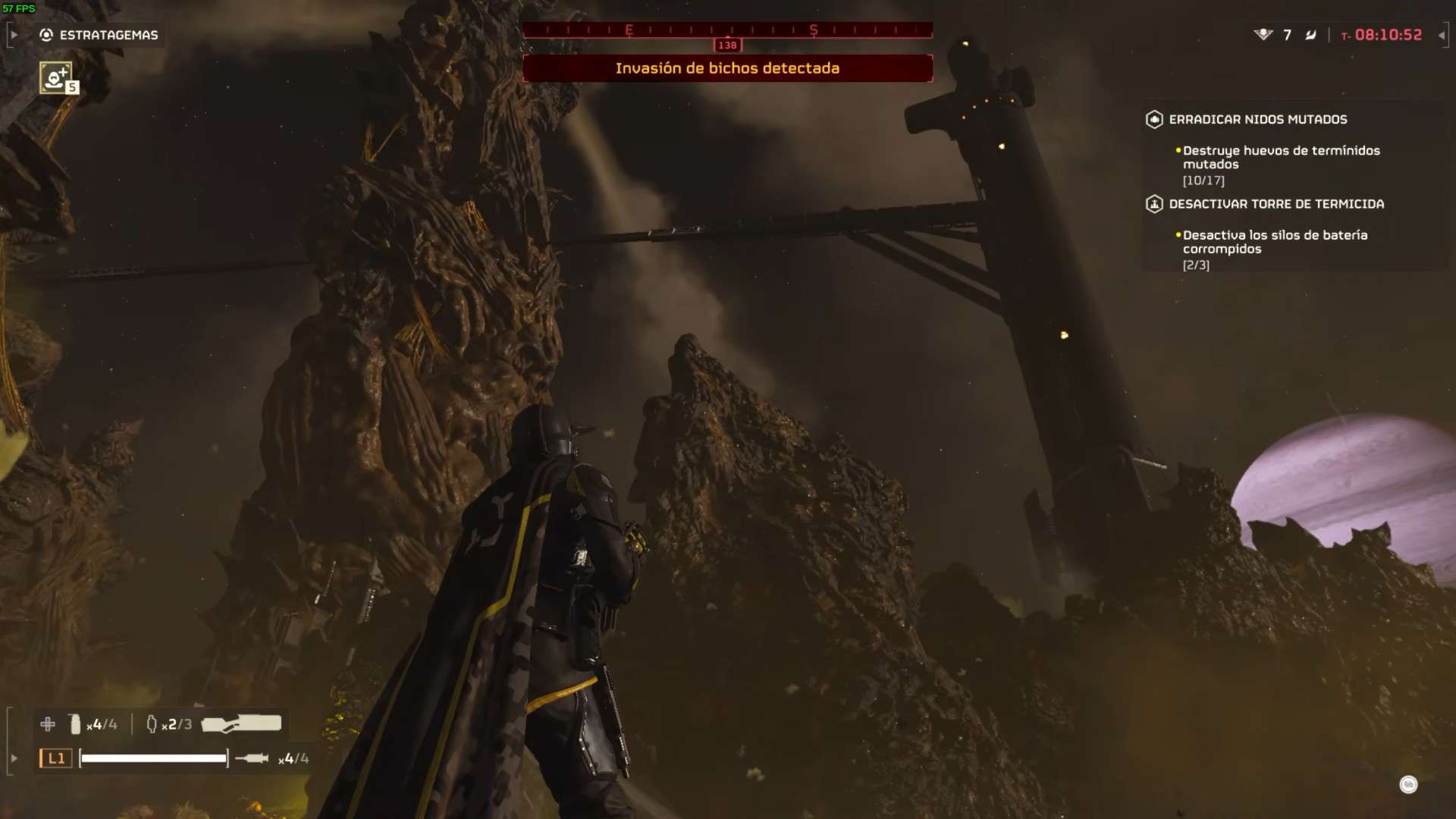Open the ESTRATAGEMAS menu header
Viewport: 1456px width, 819px height.
[x=110, y=35]
